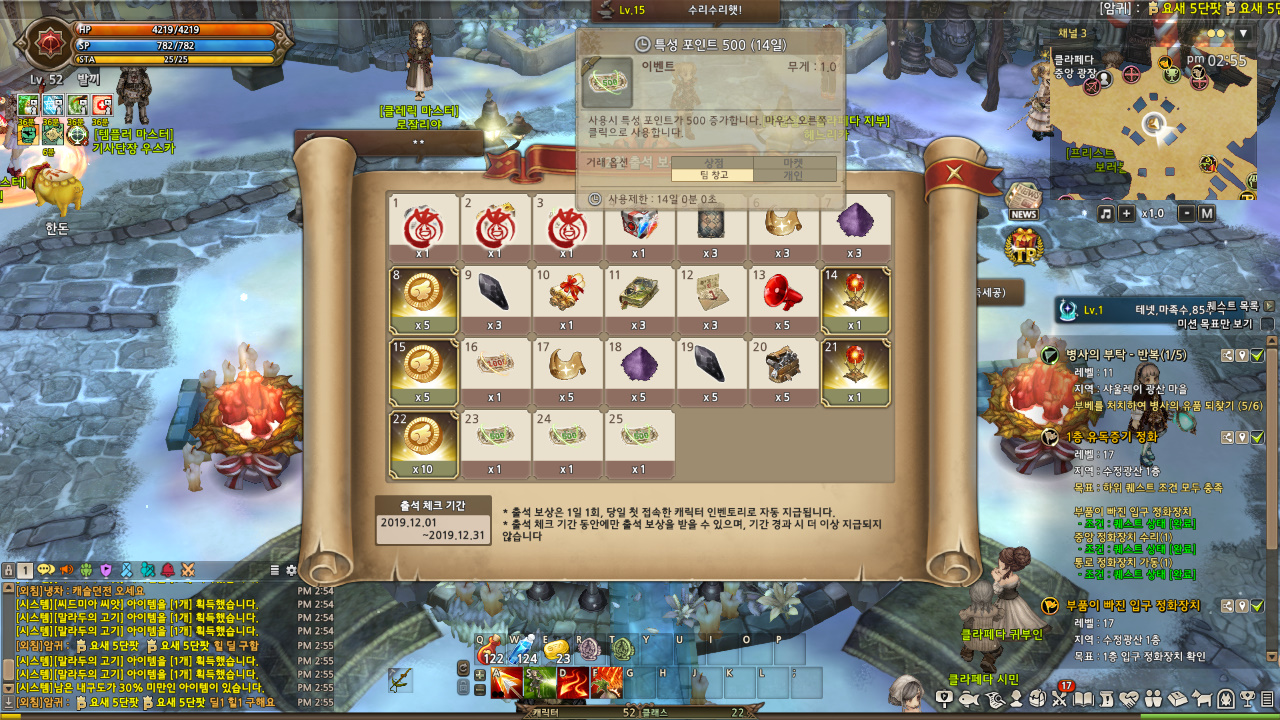Open the NEWS newspaper icon
The image size is (1280, 720).
(1023, 199)
